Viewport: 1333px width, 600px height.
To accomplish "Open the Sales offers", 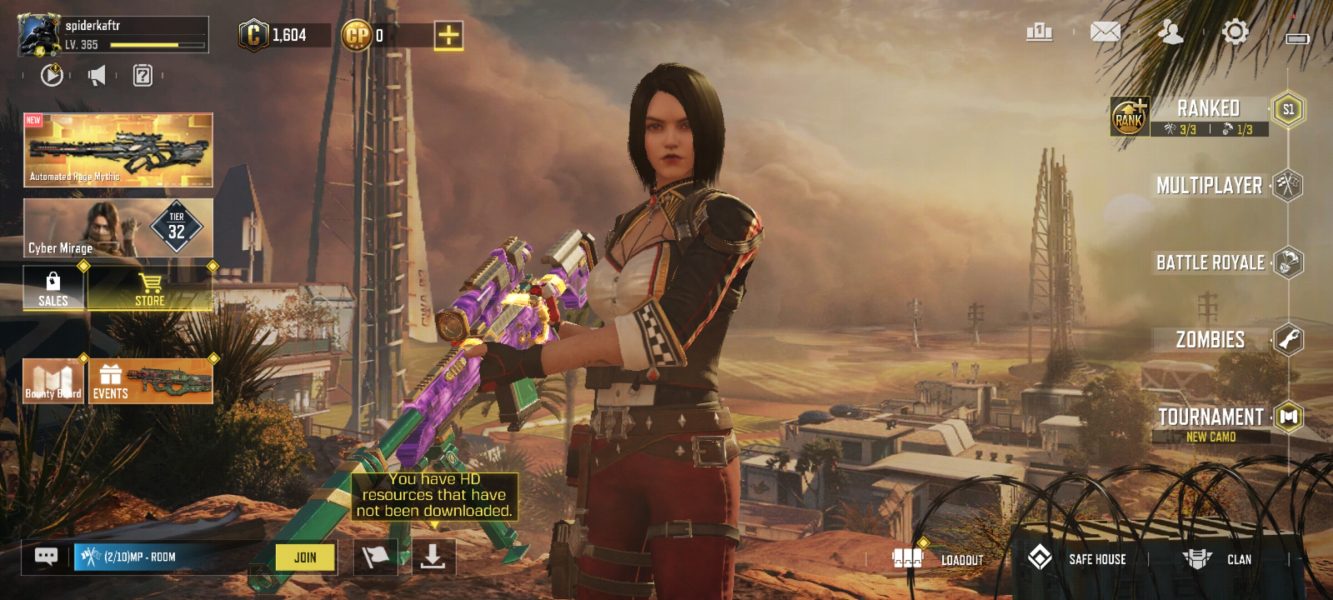I will coord(53,289).
